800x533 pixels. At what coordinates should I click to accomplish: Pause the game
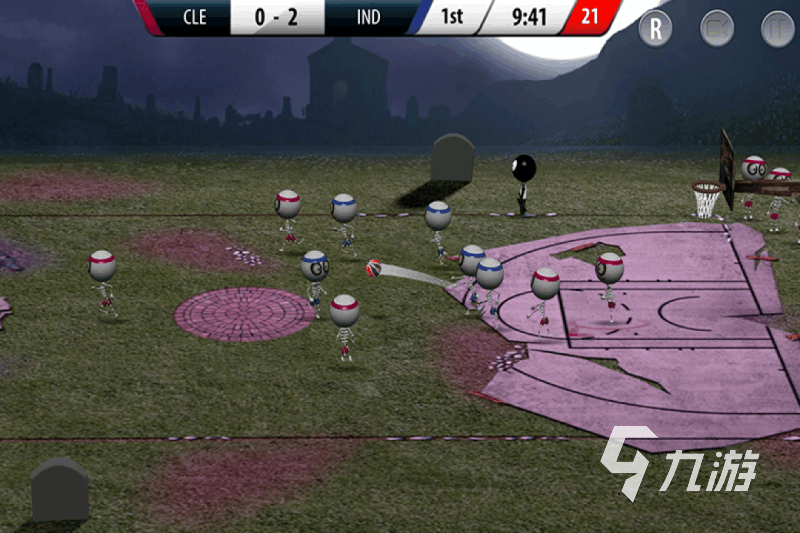pyautogui.click(x=777, y=28)
